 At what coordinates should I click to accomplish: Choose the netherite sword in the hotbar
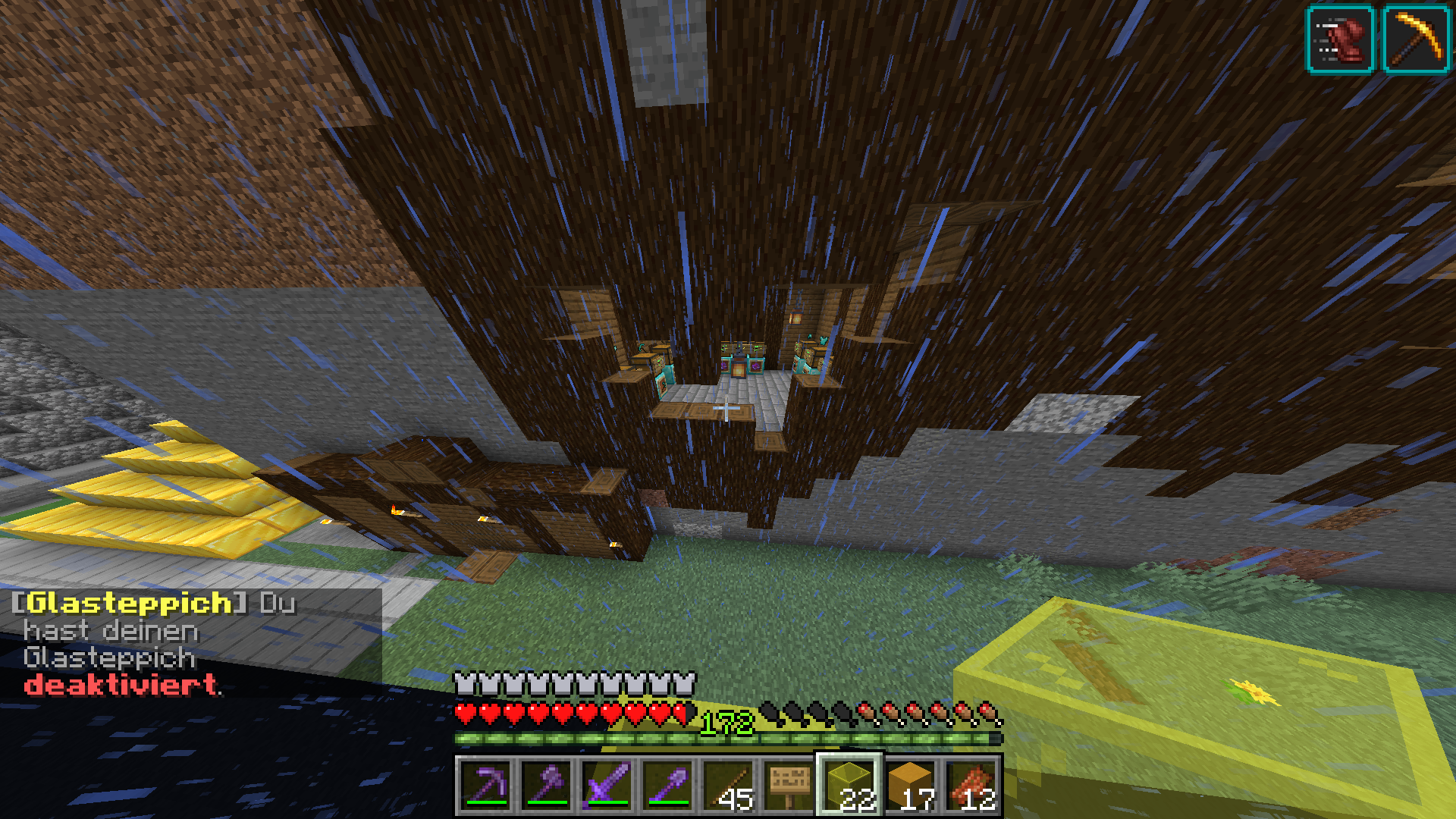click(x=607, y=785)
